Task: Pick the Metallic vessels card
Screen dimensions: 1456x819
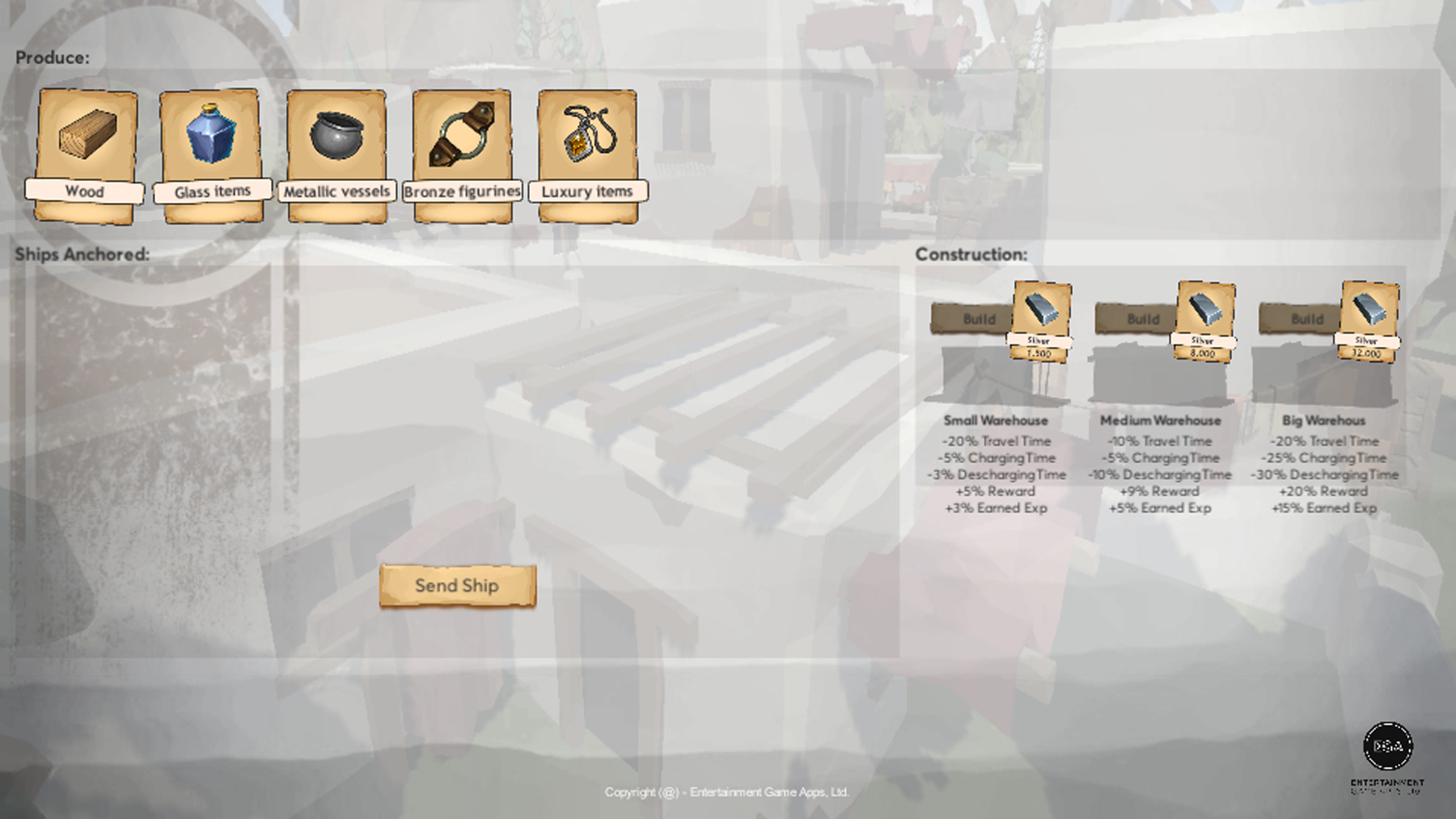Action: (x=336, y=154)
